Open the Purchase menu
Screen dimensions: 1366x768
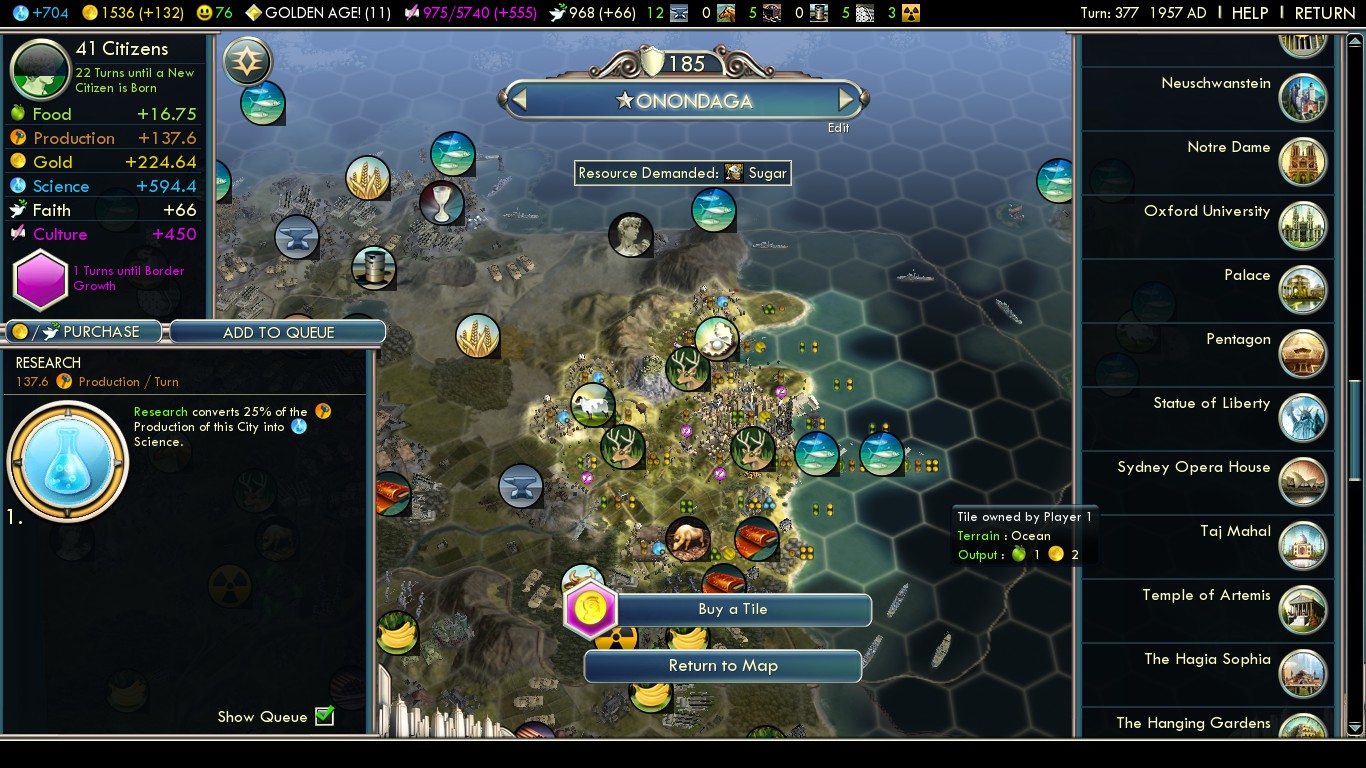[x=85, y=332]
